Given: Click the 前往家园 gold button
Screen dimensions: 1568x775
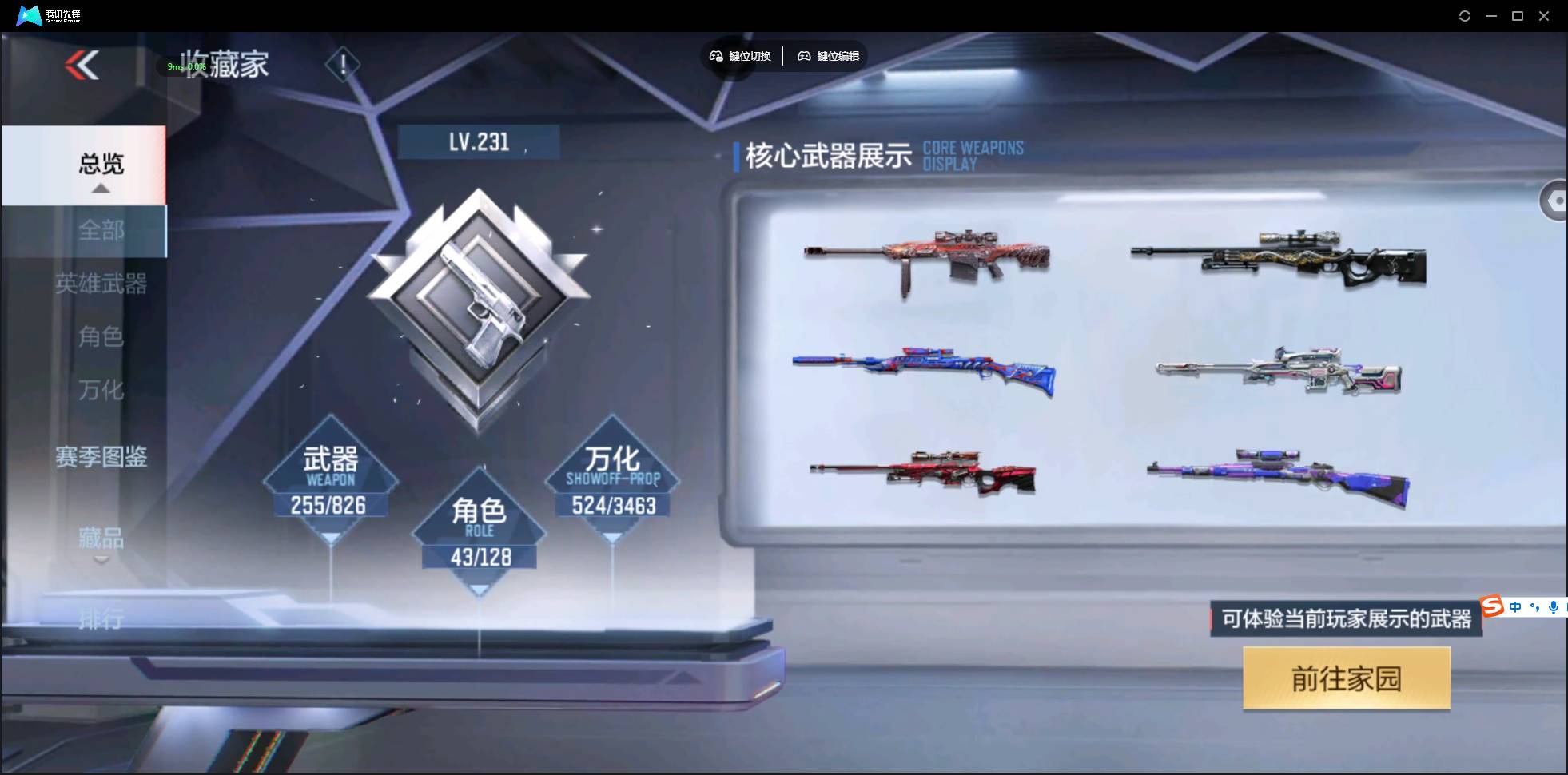Looking at the screenshot, I should [1345, 678].
